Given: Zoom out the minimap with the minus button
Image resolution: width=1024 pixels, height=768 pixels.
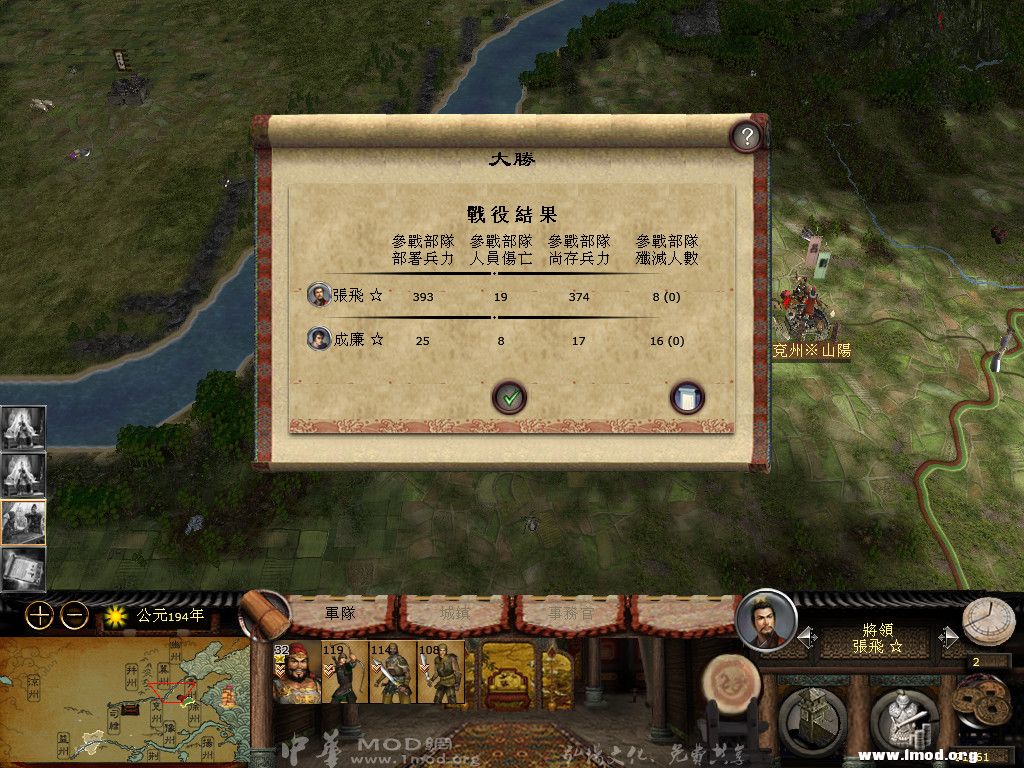Looking at the screenshot, I should 74,615.
